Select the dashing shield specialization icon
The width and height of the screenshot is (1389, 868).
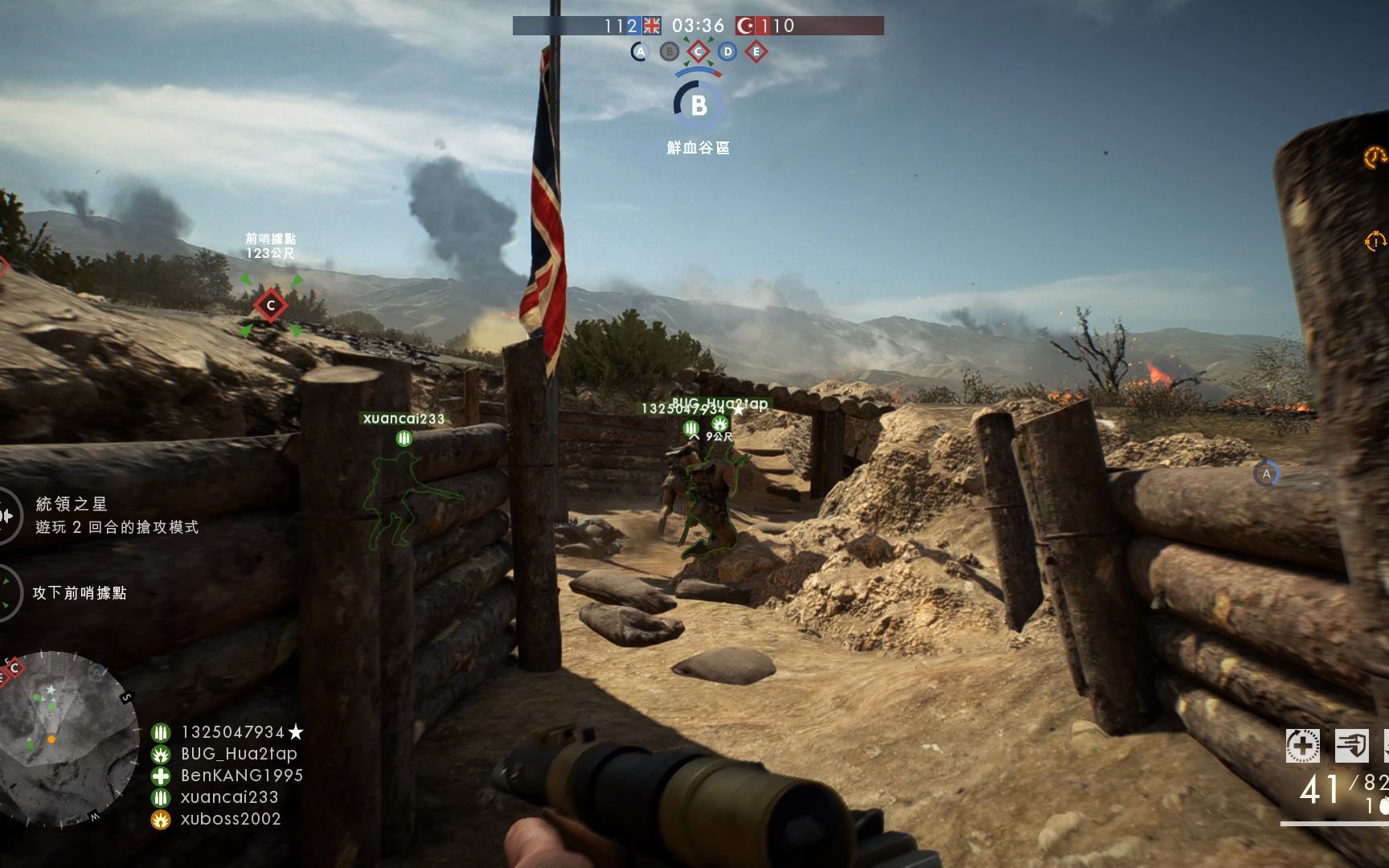pos(1351,746)
